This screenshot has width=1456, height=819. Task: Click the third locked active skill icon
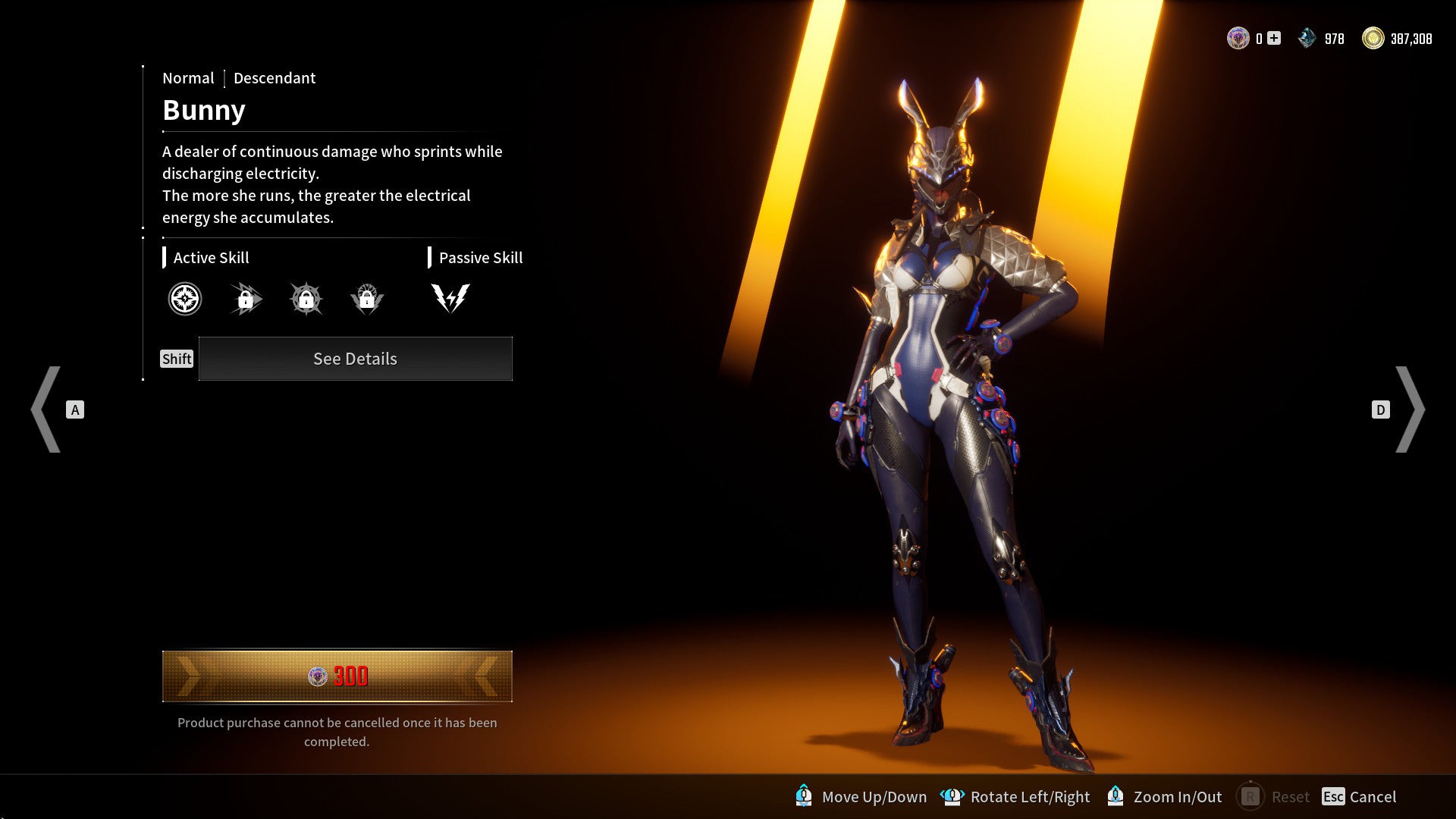[x=306, y=299]
